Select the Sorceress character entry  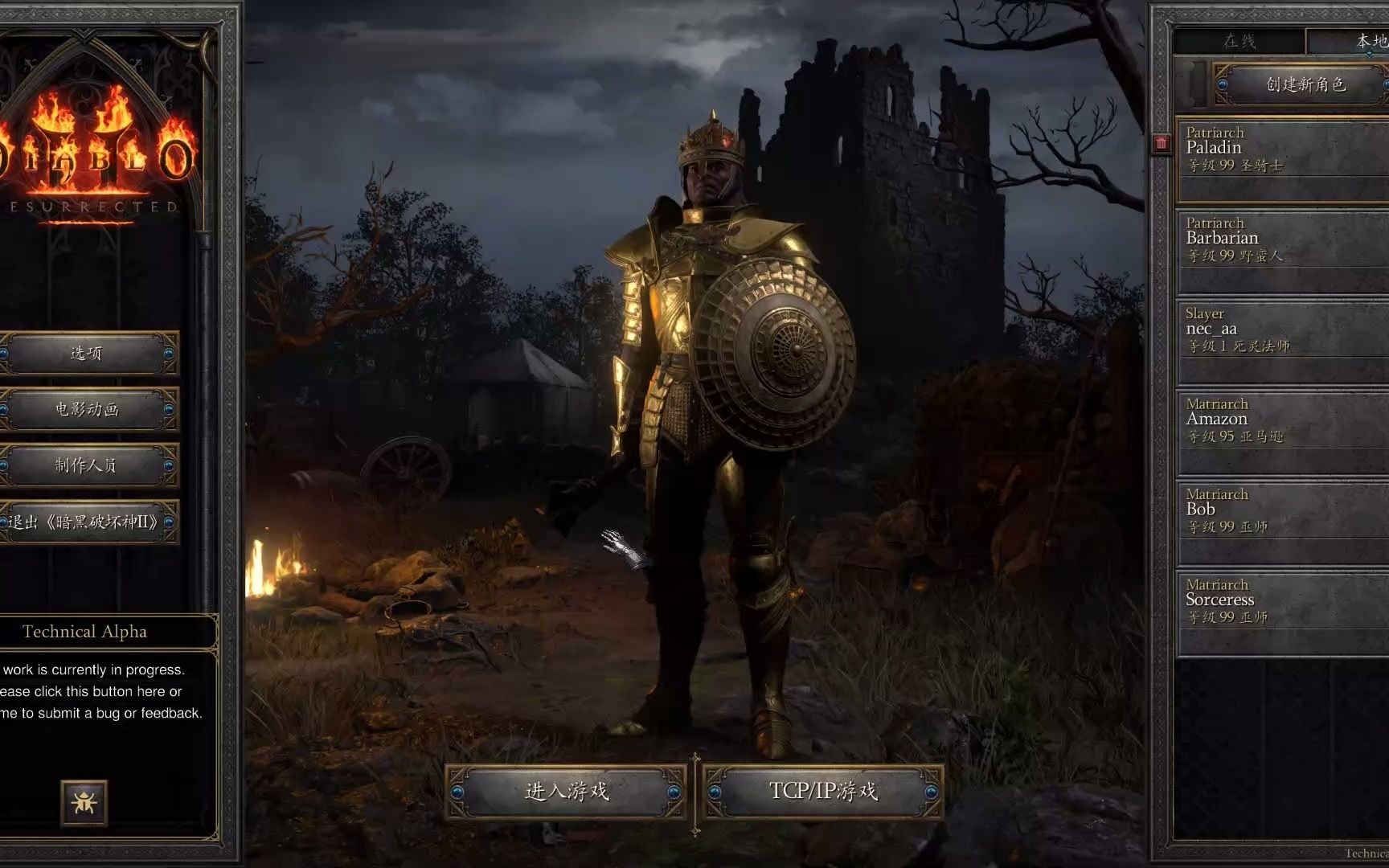(1282, 612)
